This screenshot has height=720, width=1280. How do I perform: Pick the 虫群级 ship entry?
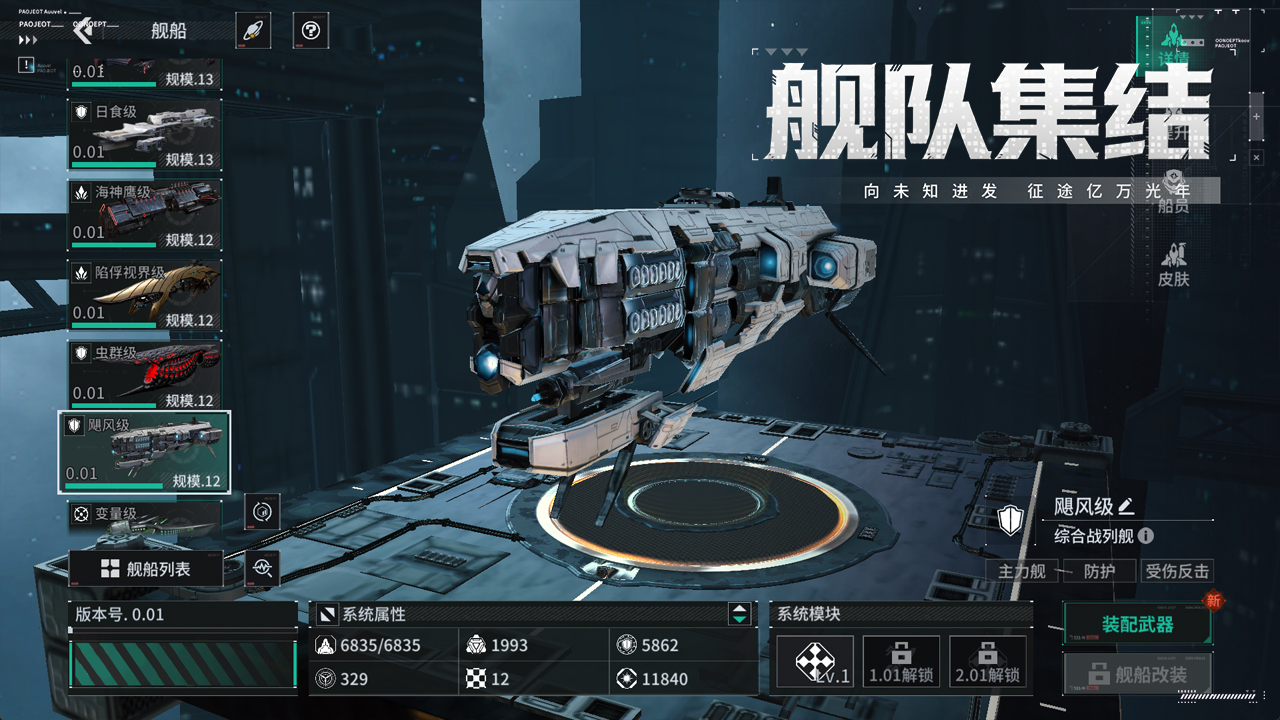coord(145,374)
